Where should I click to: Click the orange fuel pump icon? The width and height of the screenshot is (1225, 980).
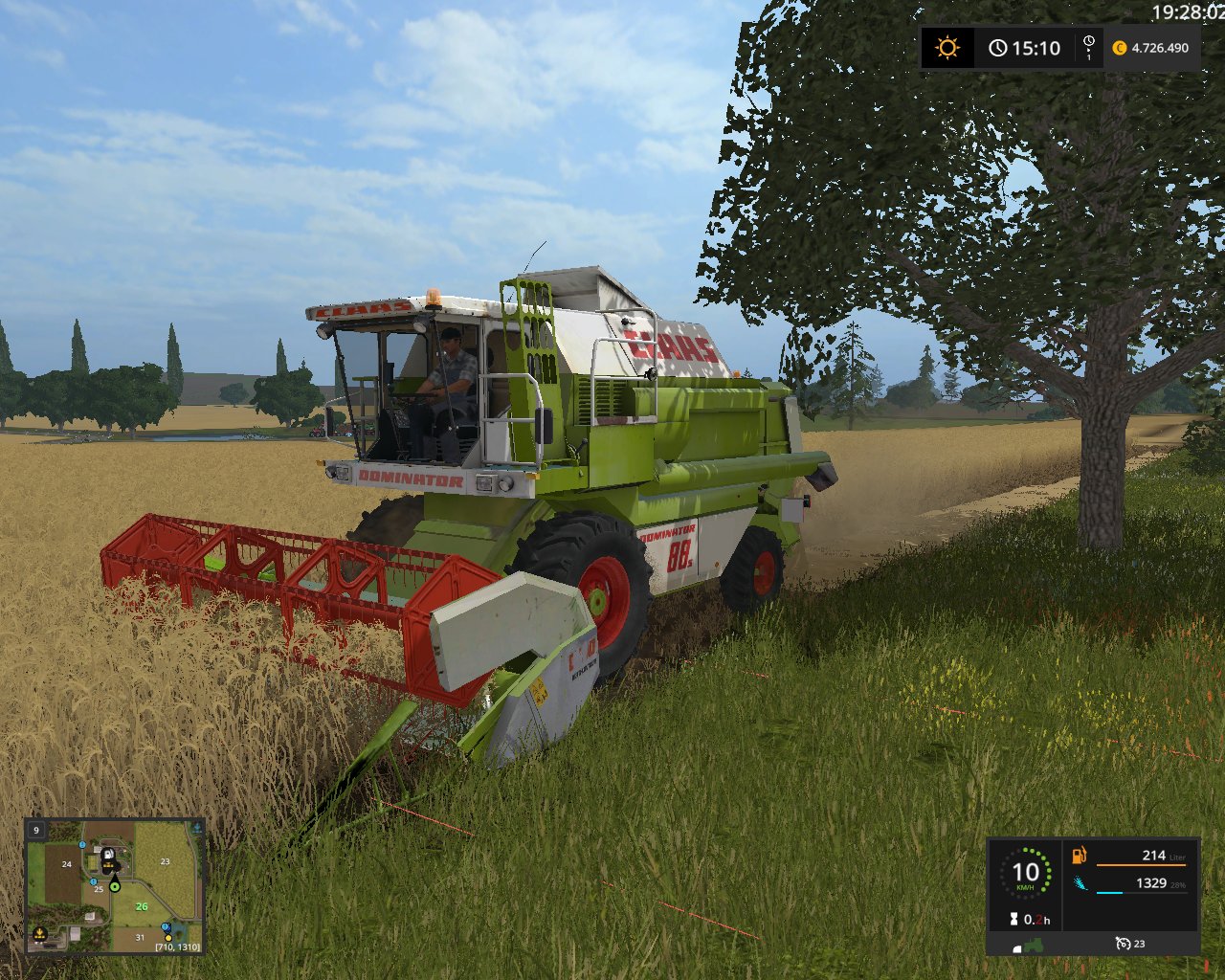pos(1080,855)
